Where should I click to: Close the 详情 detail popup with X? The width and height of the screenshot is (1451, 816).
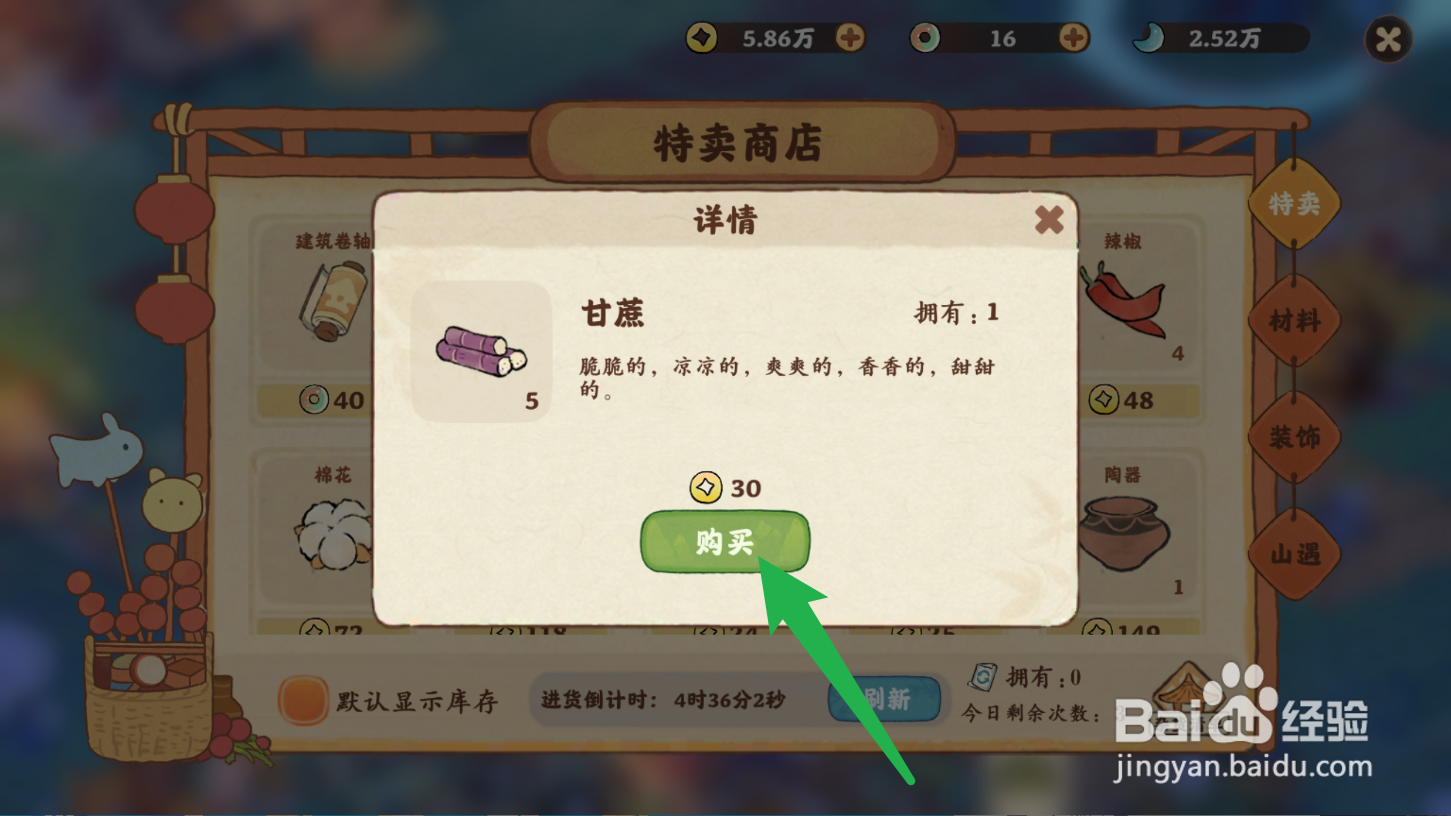(1048, 221)
